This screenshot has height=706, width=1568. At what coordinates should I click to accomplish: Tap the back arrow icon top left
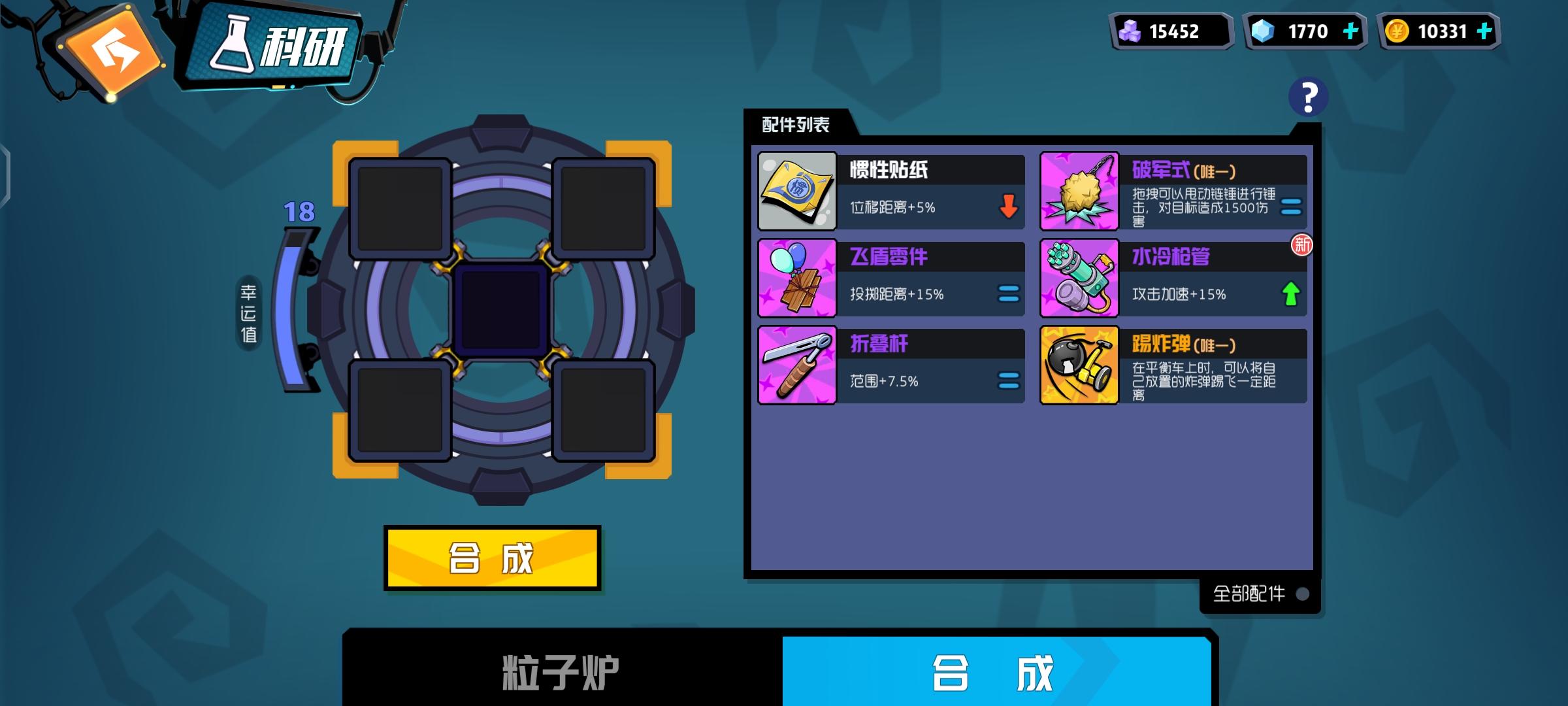click(111, 52)
